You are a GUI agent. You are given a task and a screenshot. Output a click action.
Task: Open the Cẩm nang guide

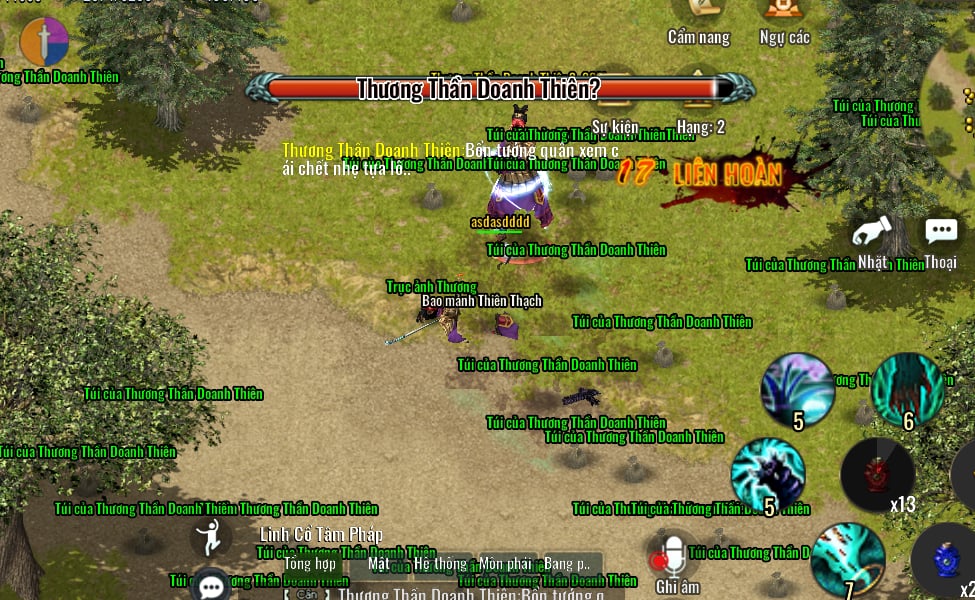pyautogui.click(x=698, y=12)
